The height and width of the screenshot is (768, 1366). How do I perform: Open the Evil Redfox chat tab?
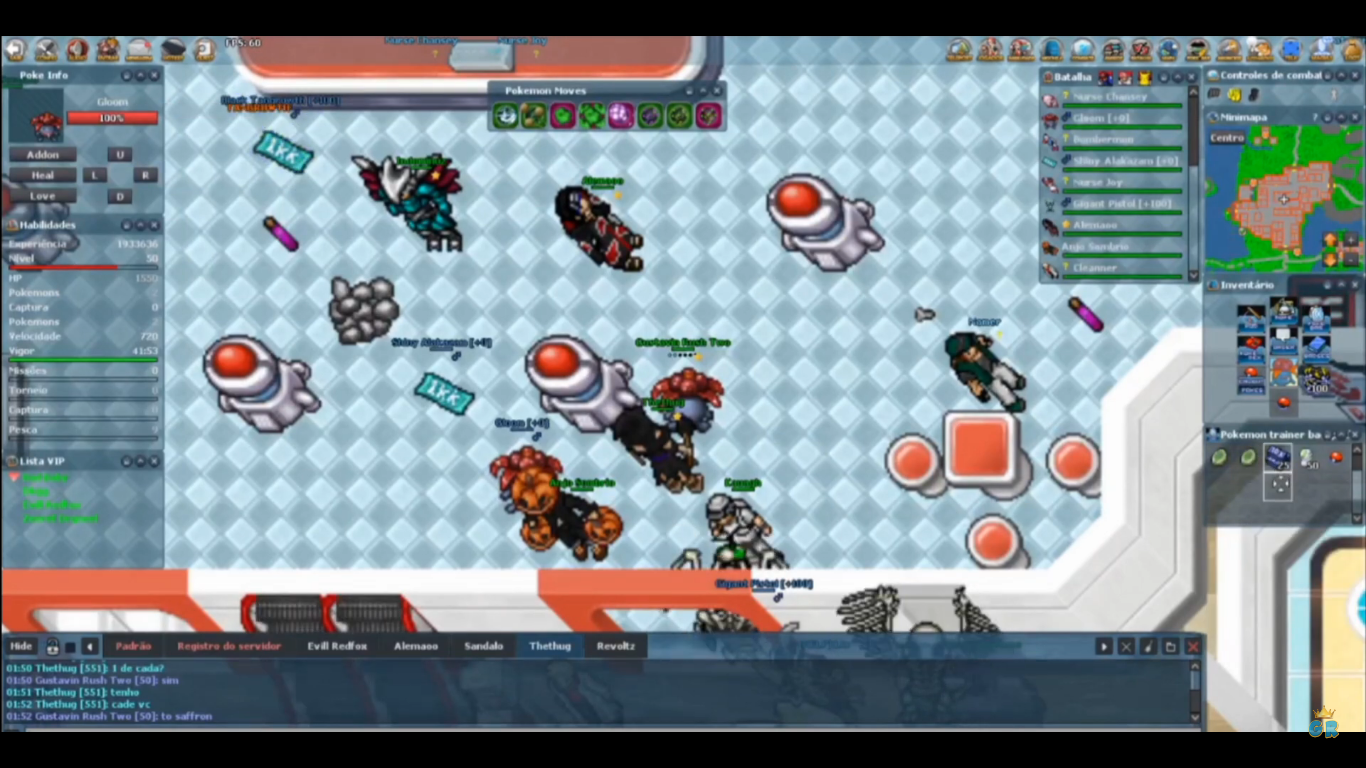(x=336, y=646)
